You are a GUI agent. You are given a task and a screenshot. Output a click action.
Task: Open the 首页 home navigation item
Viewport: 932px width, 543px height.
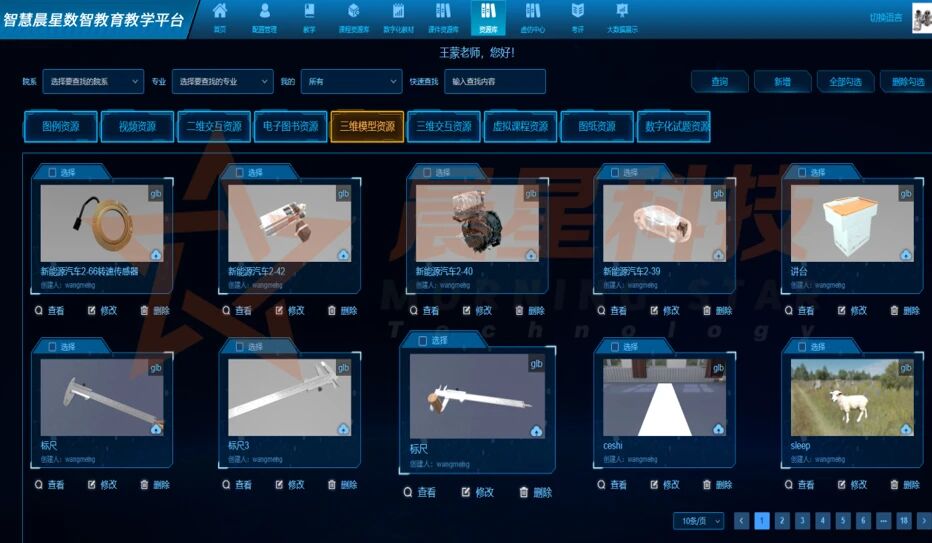click(x=219, y=17)
